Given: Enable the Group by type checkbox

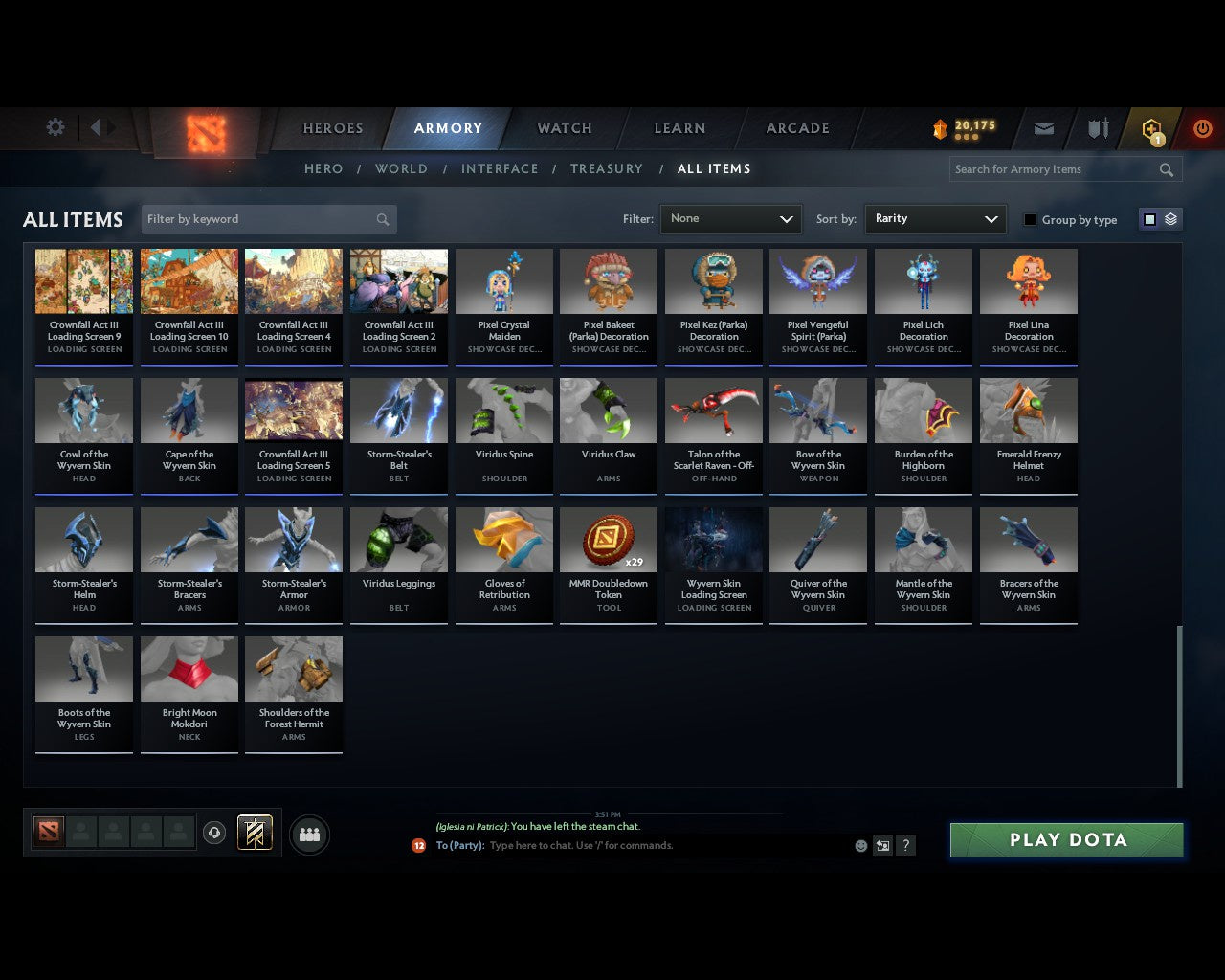Looking at the screenshot, I should point(1030,219).
